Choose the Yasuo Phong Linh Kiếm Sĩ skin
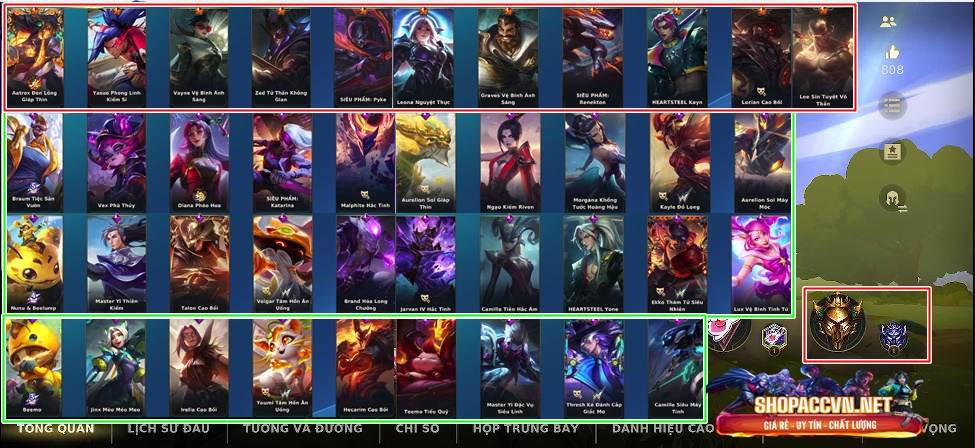 click(x=116, y=58)
